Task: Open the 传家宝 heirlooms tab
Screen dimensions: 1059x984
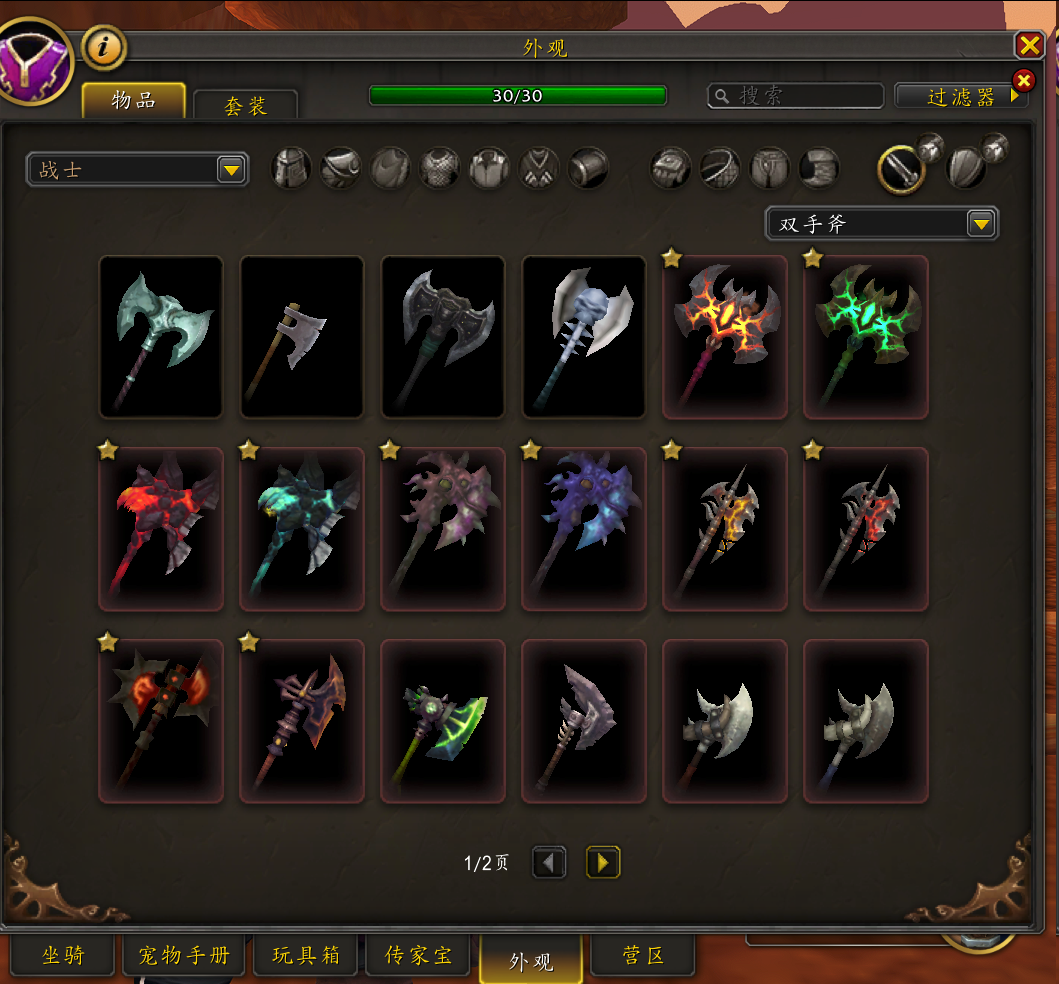Action: pyautogui.click(x=419, y=956)
